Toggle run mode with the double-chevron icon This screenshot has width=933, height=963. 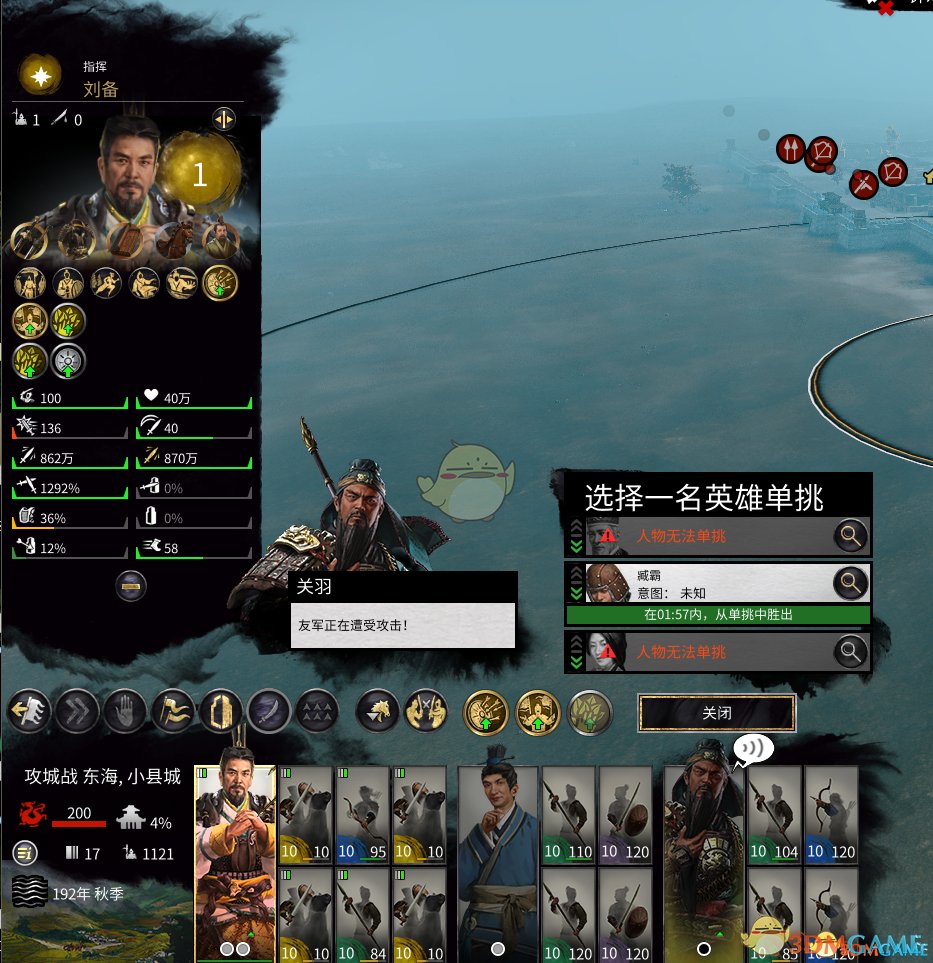(75, 712)
